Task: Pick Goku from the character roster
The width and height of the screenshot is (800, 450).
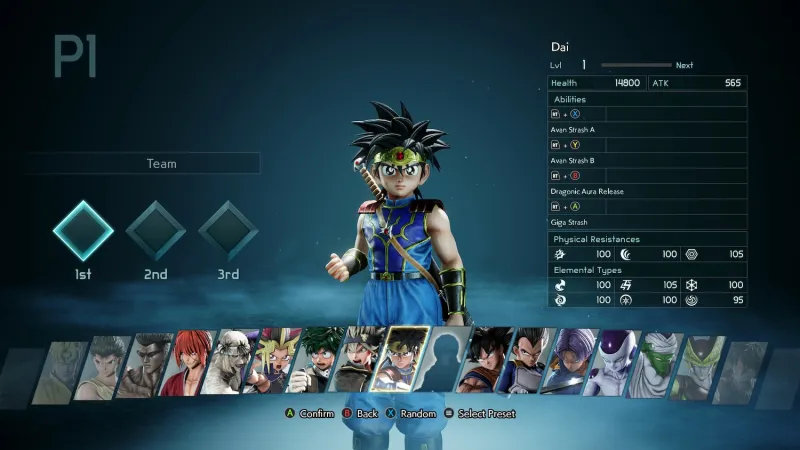Action: pyautogui.click(x=486, y=361)
